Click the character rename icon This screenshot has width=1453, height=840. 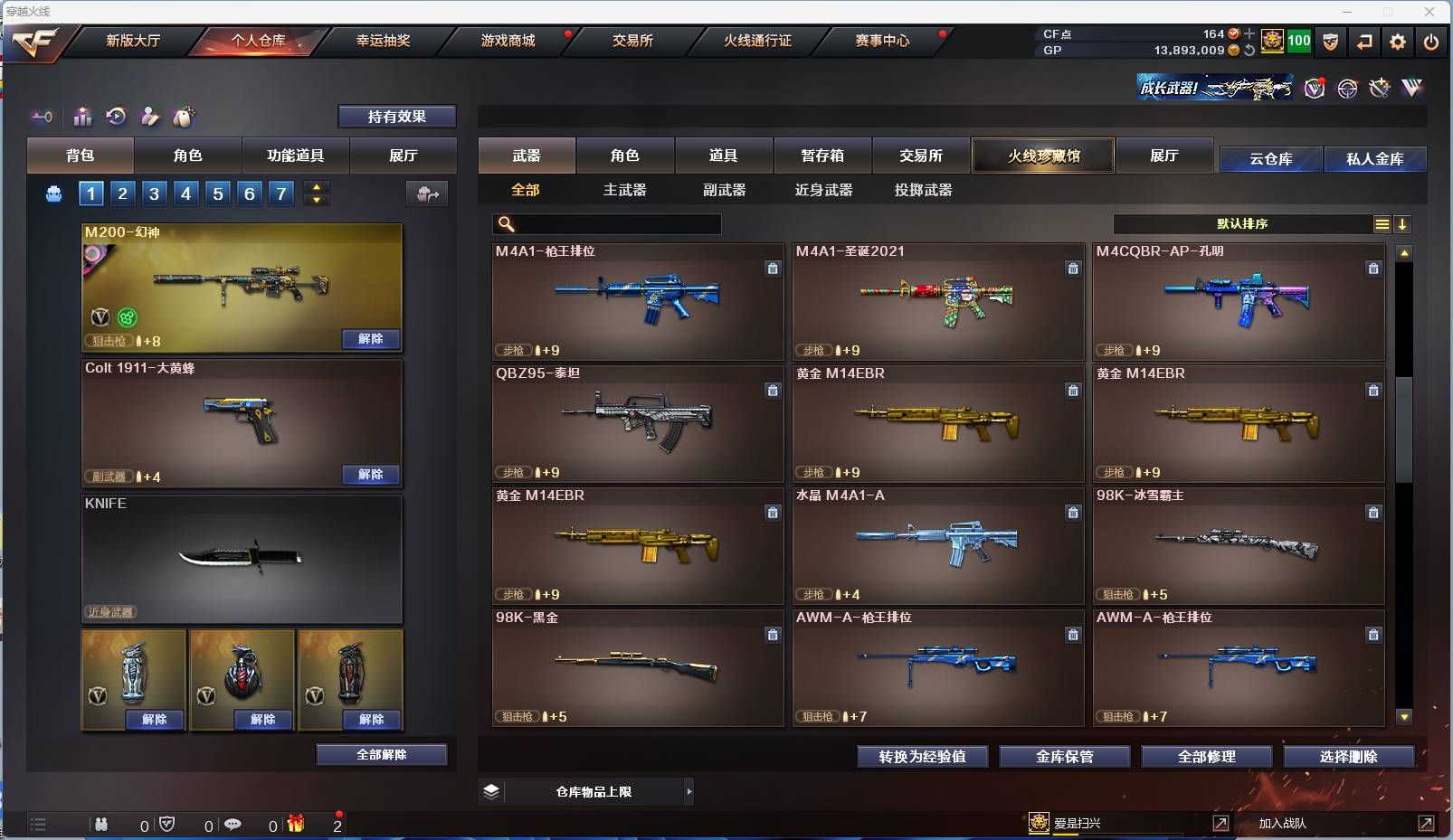(x=150, y=117)
